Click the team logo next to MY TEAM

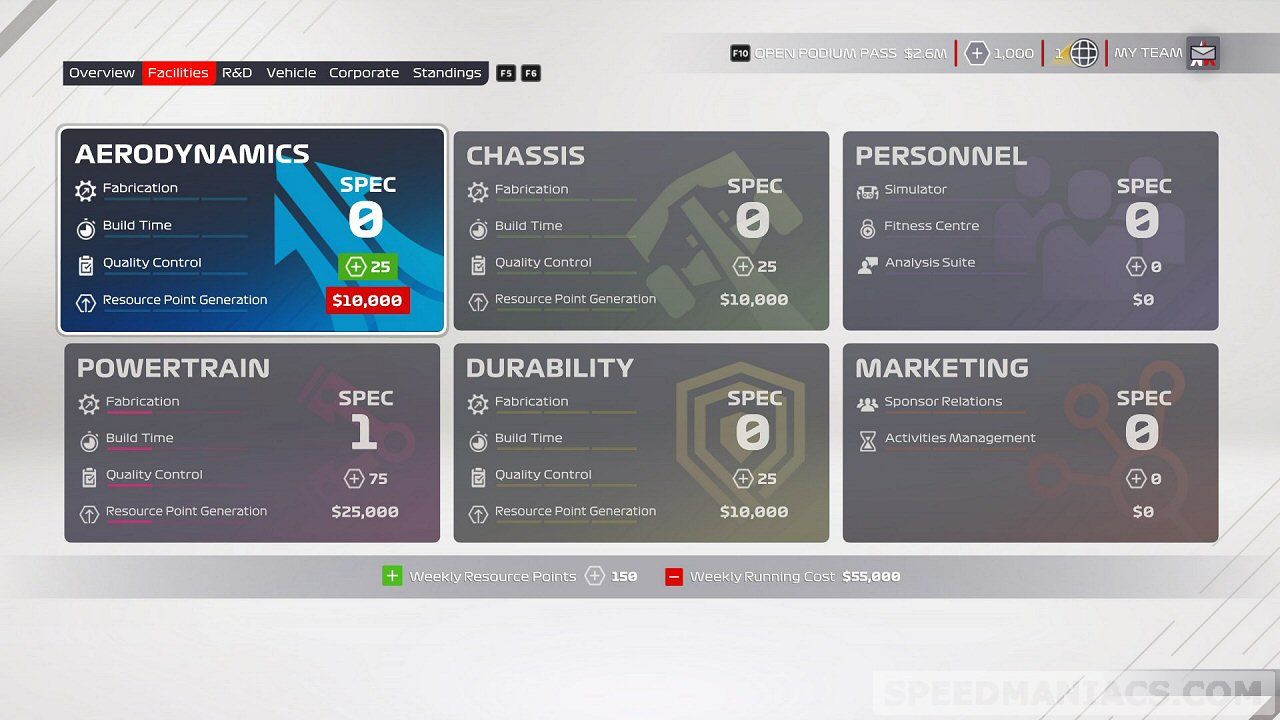click(1202, 52)
